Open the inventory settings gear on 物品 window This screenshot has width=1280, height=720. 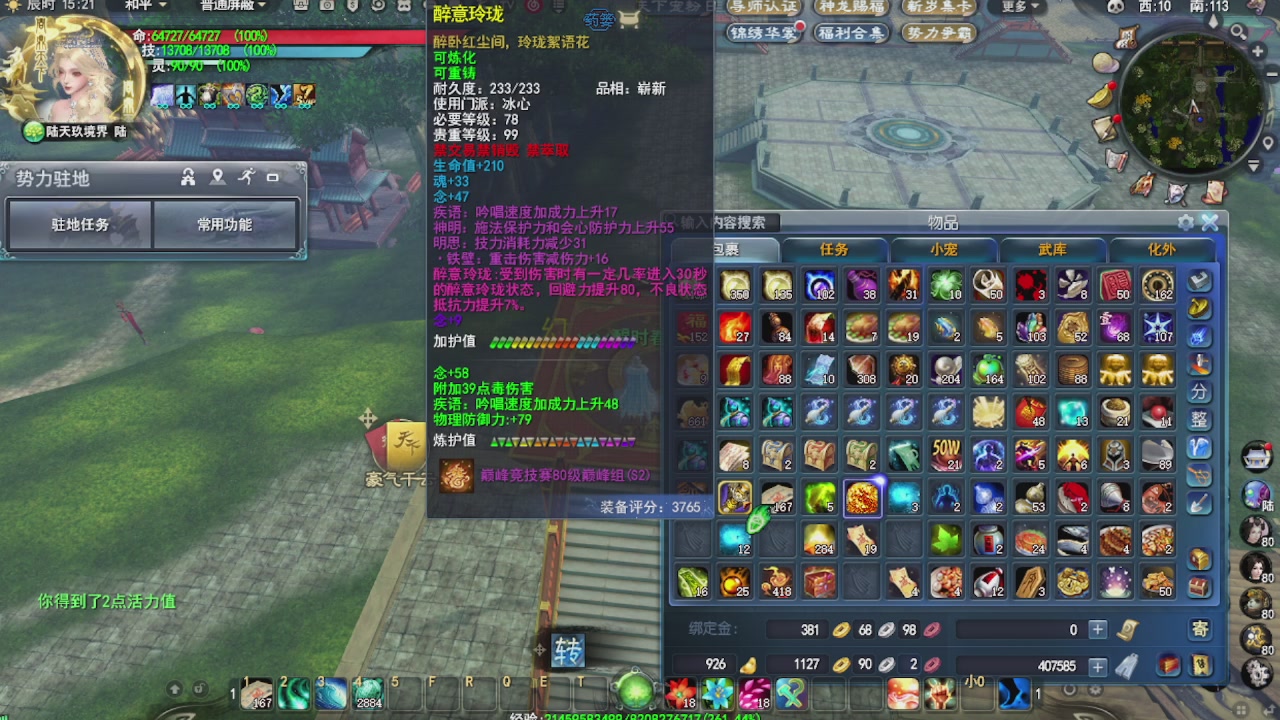point(1185,223)
